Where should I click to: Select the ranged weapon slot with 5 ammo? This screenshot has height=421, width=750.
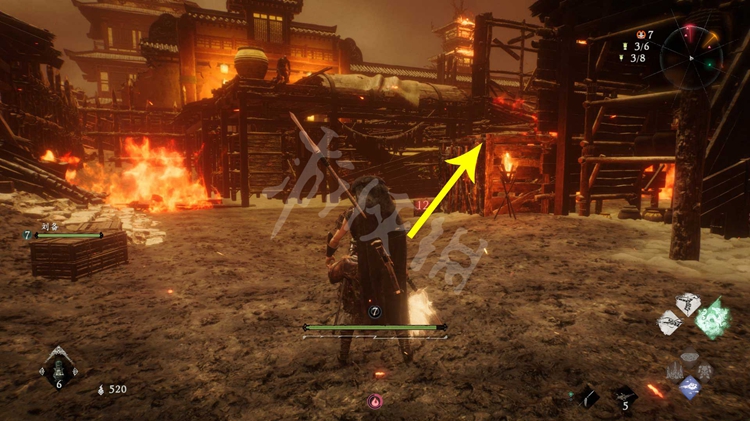(625, 398)
